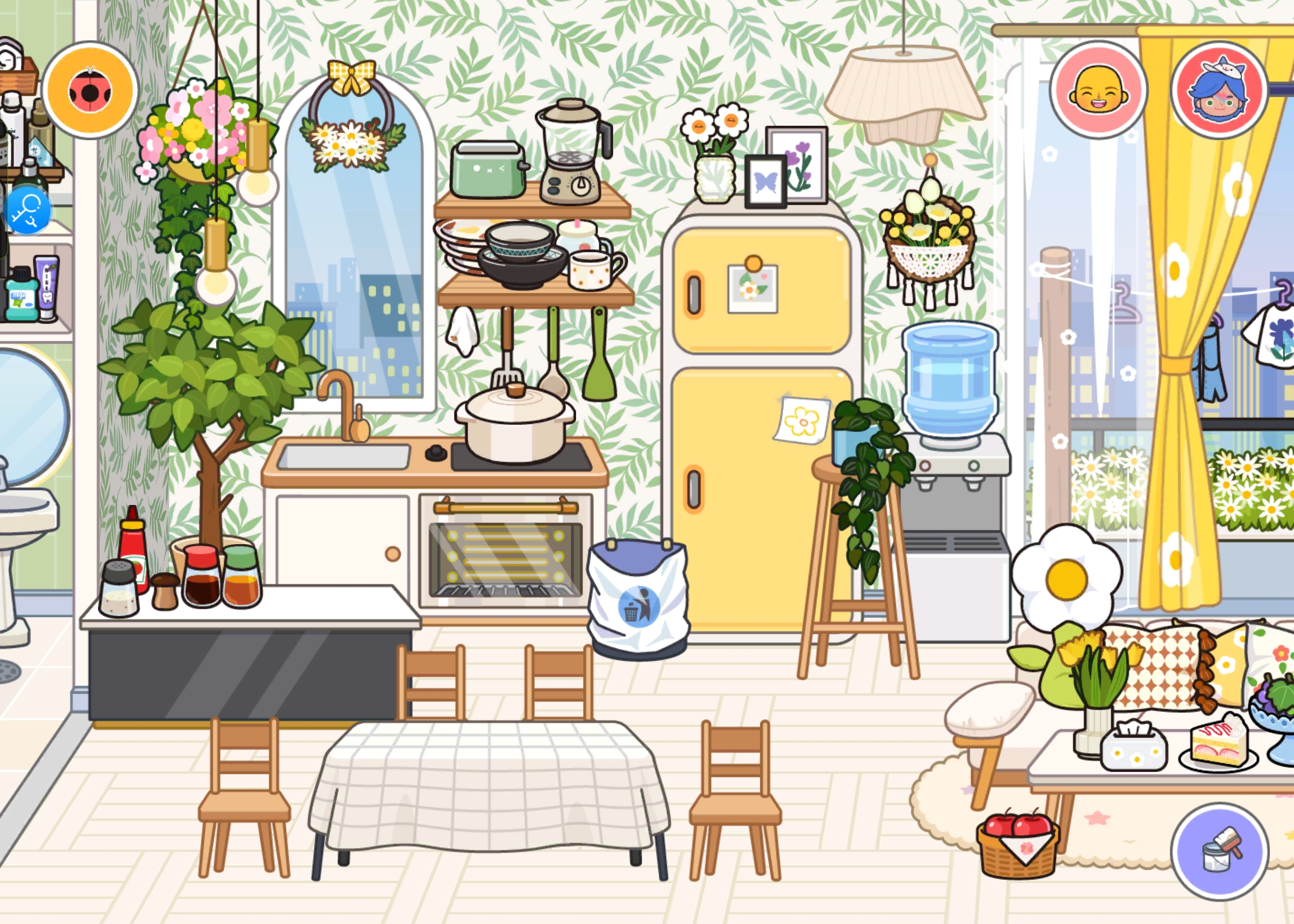This screenshot has width=1294, height=924.
Task: Activate the paint bucket and brush button
Action: click(1219, 851)
